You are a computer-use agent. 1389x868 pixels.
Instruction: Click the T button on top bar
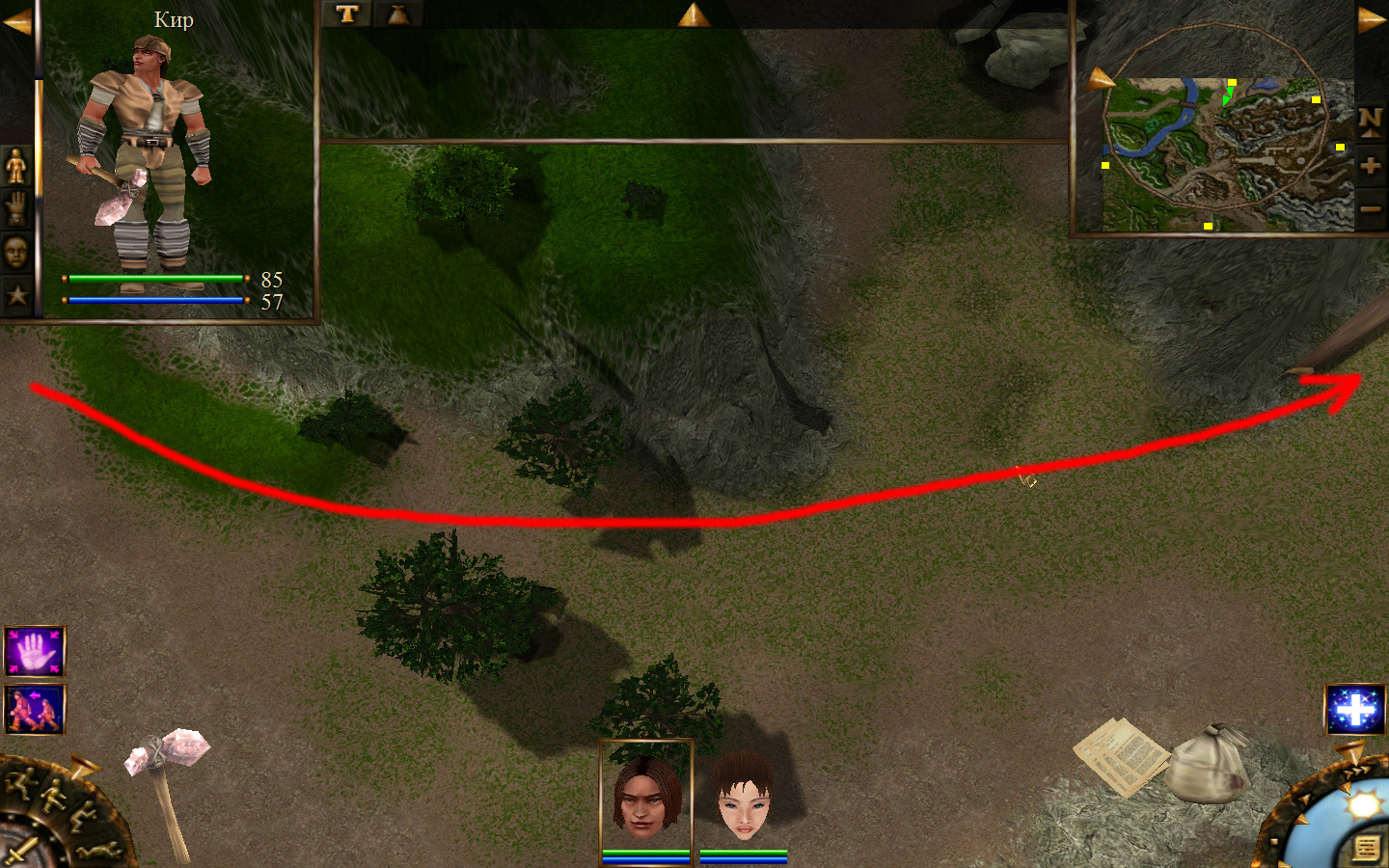347,14
